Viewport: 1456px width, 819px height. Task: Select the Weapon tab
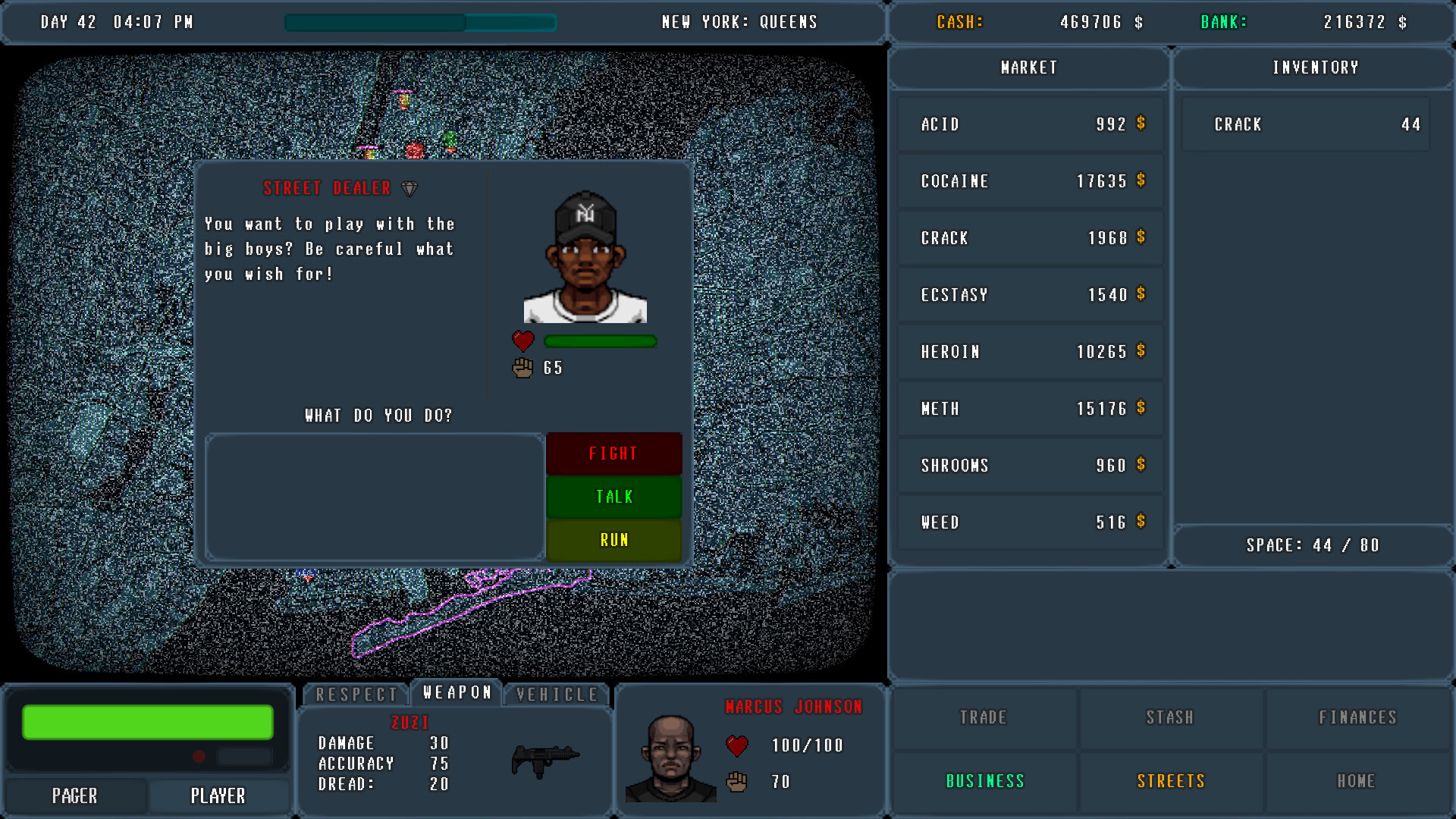pos(457,692)
